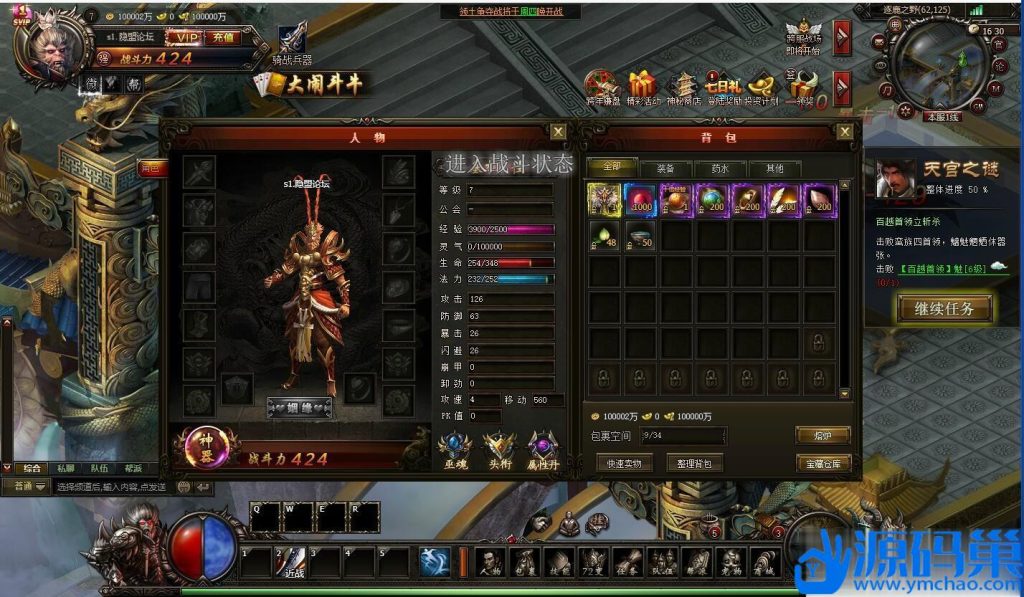Open the 神器 artifact orb
The height and width of the screenshot is (597, 1024).
point(207,447)
